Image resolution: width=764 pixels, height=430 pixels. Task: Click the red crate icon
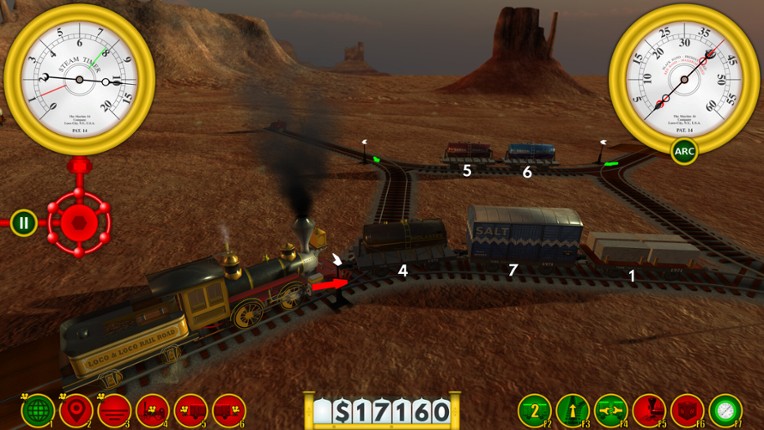pyautogui.click(x=687, y=410)
